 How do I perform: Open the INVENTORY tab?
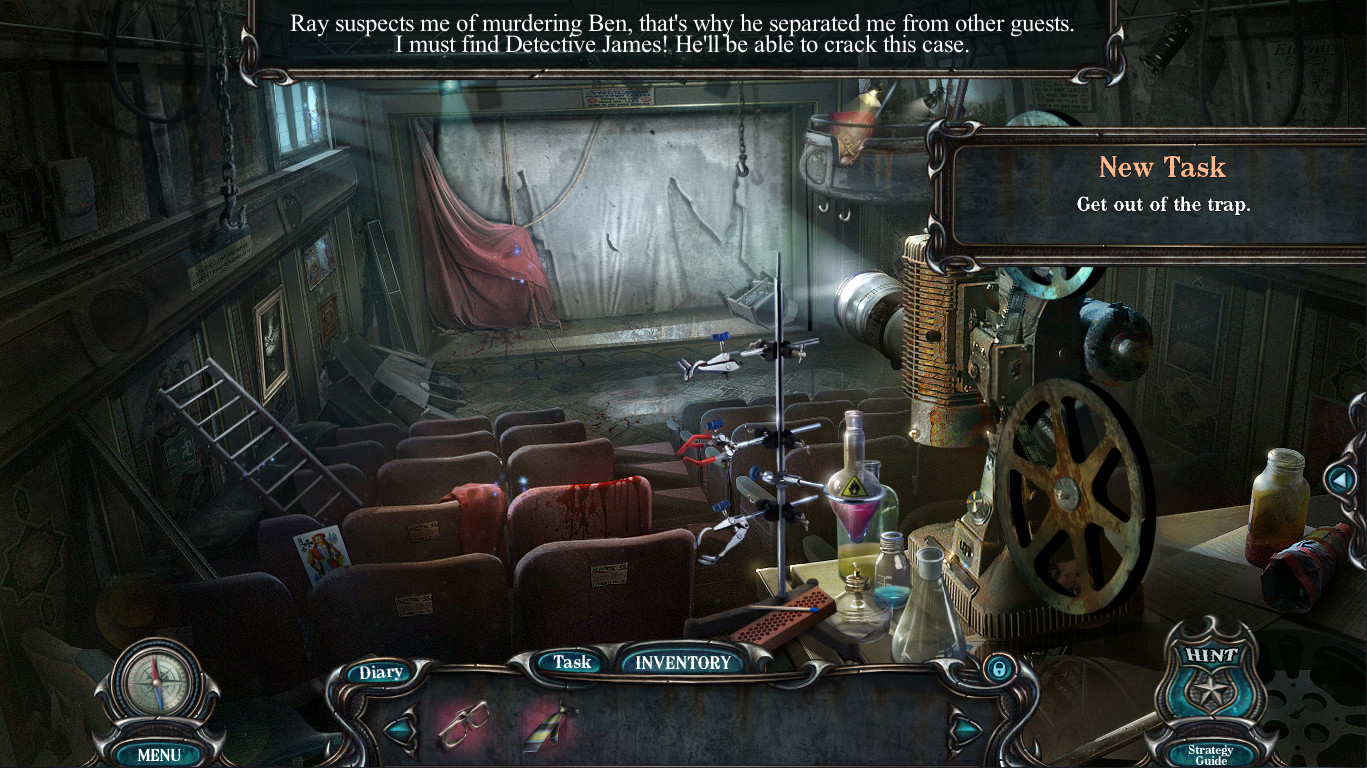683,662
